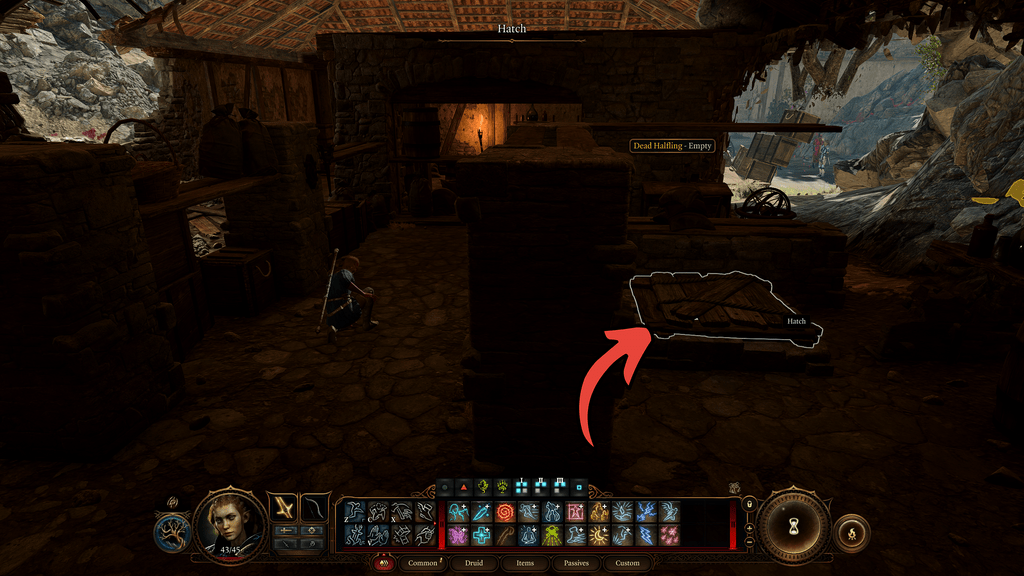This screenshot has height=576, width=1024.
Task: Open the tree emblem beside the portrait
Action: click(173, 532)
